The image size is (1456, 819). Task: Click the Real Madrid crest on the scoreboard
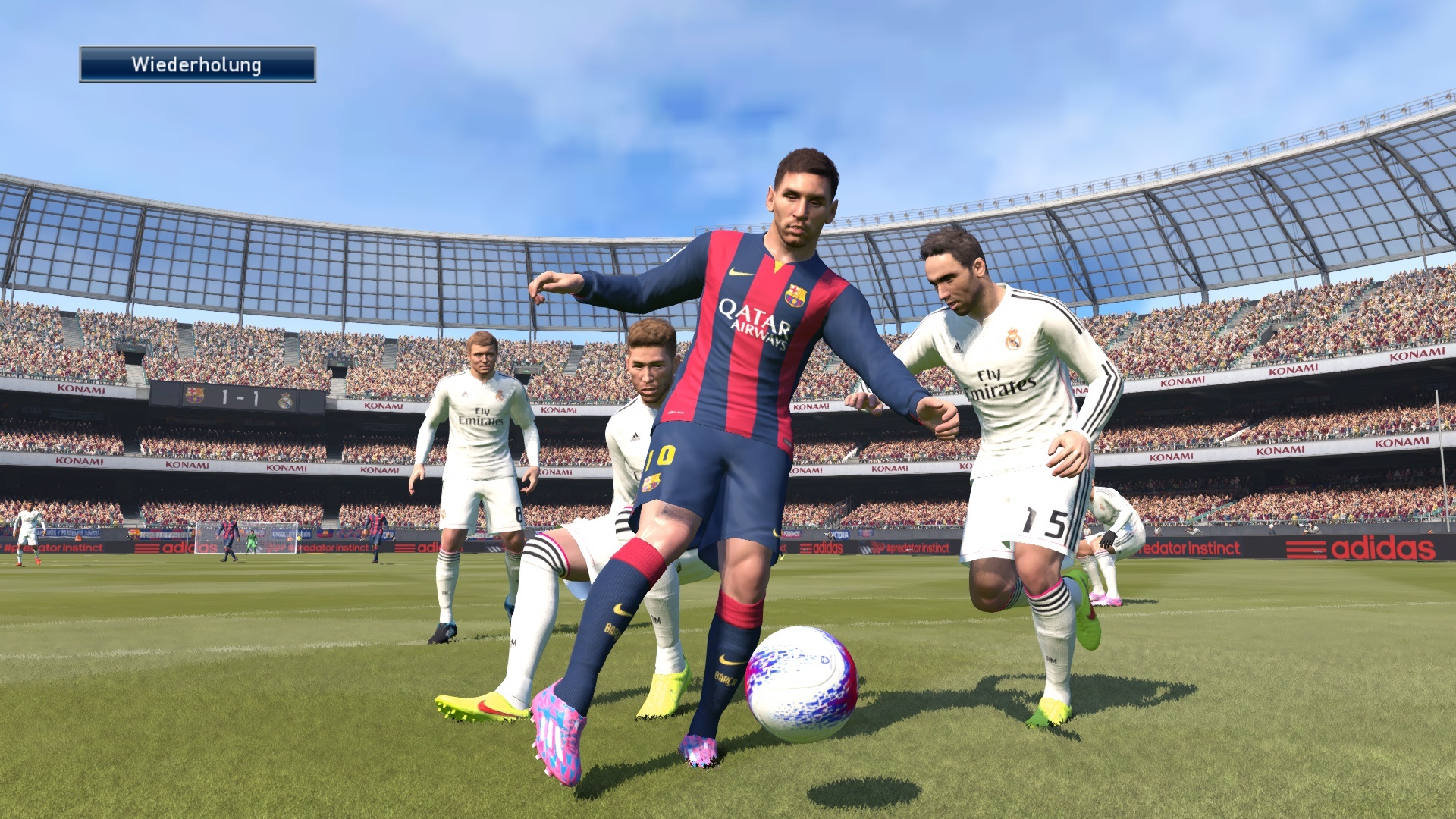click(286, 400)
